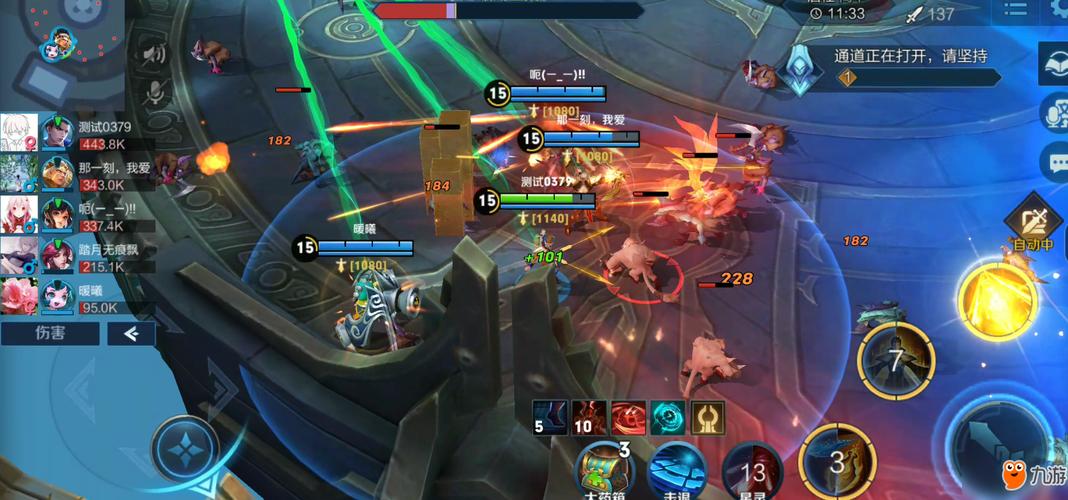Activate the skill showing cooldown 7
1068x500 pixels.
point(896,360)
